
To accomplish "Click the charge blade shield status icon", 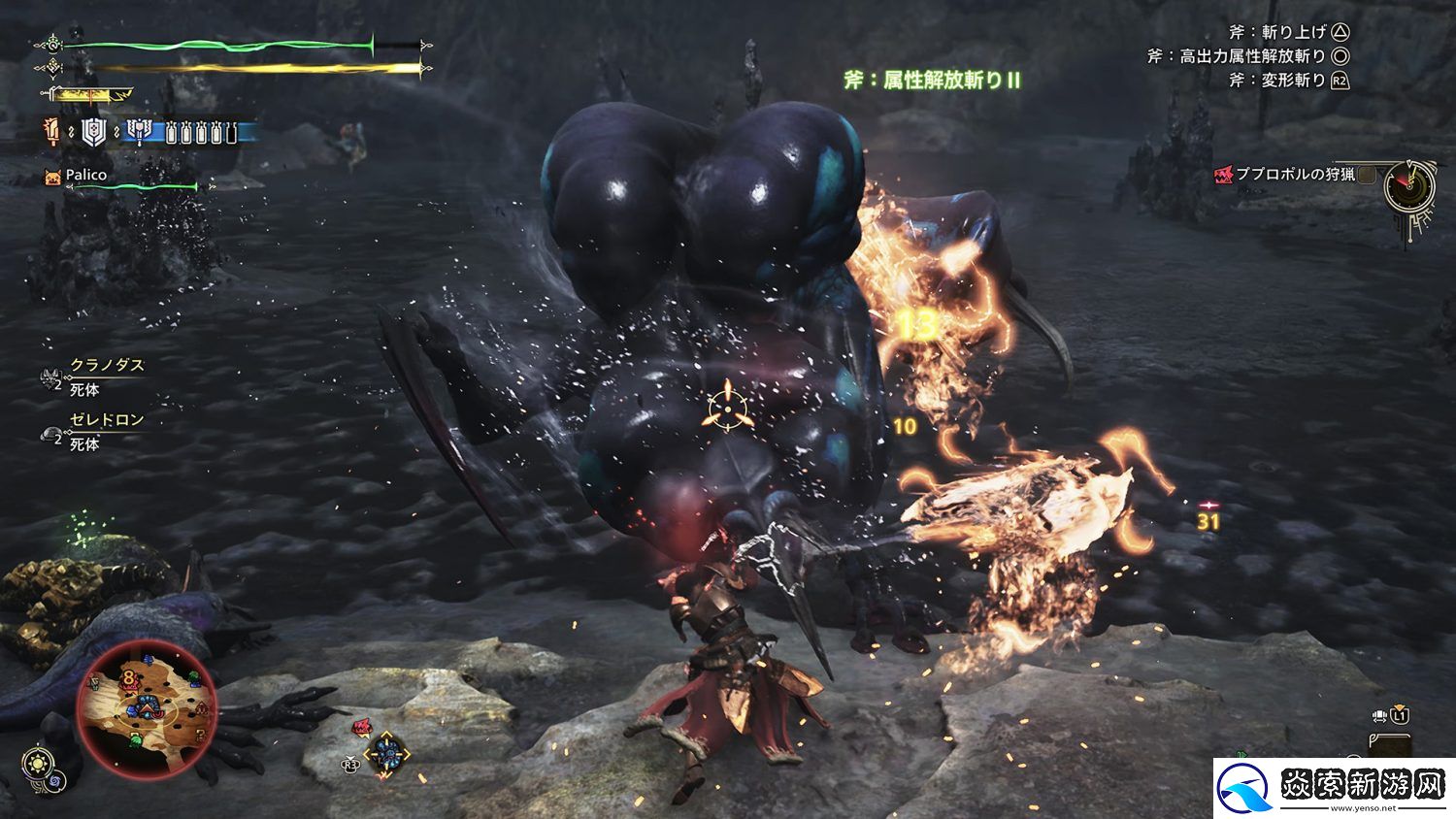I will tap(93, 132).
